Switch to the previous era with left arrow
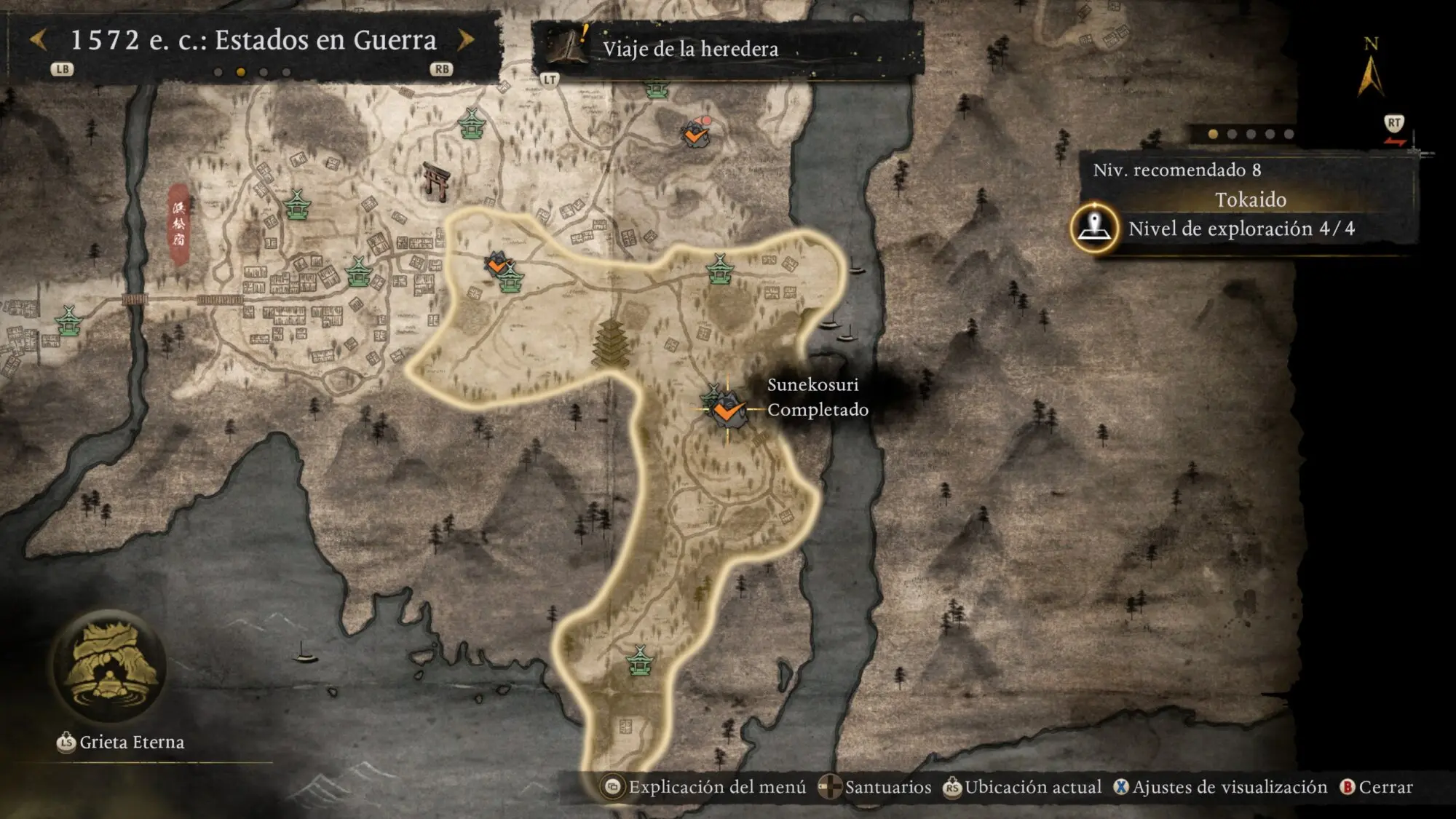1456x819 pixels. 38,40
